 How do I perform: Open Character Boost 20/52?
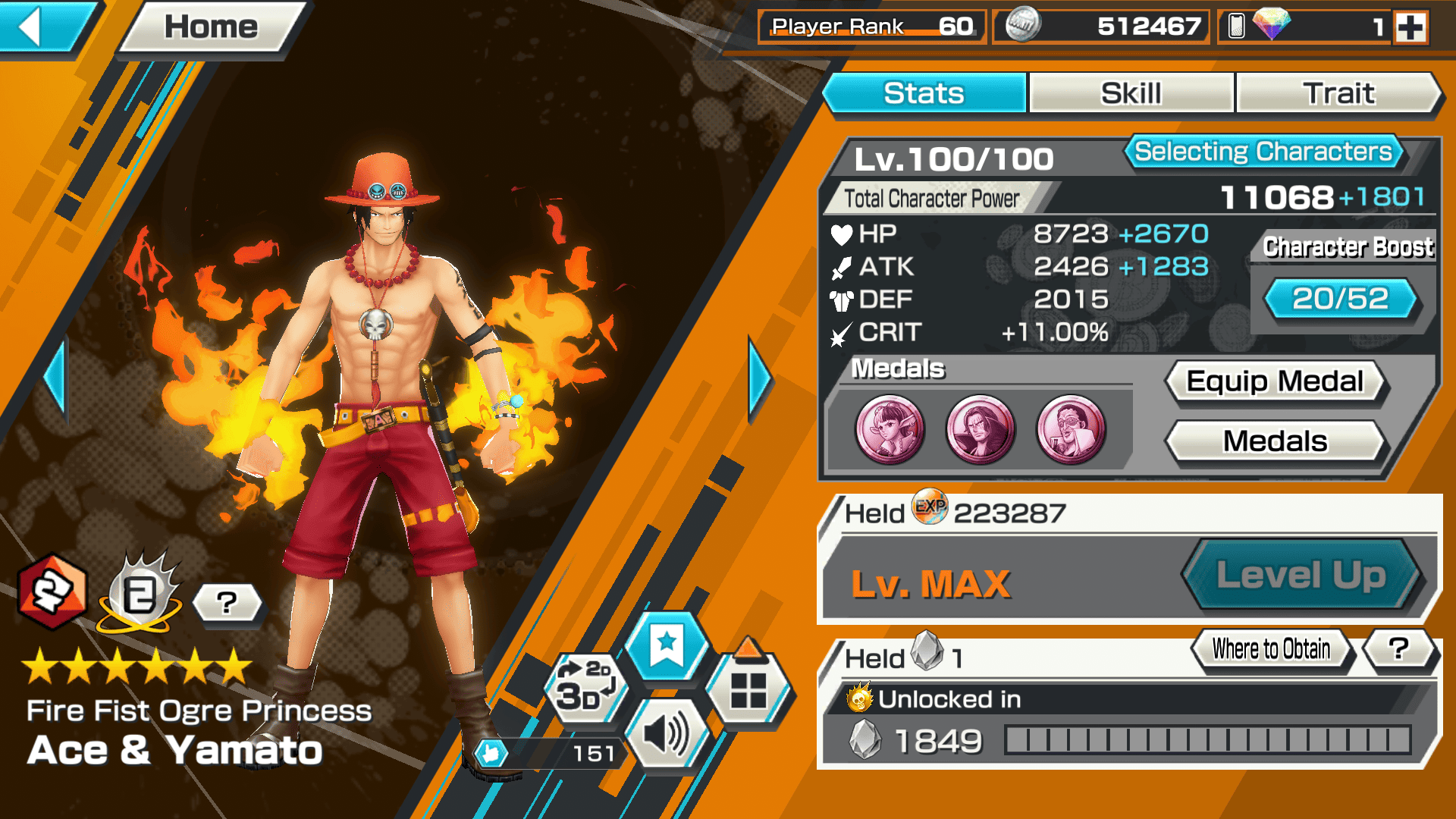click(x=1340, y=298)
